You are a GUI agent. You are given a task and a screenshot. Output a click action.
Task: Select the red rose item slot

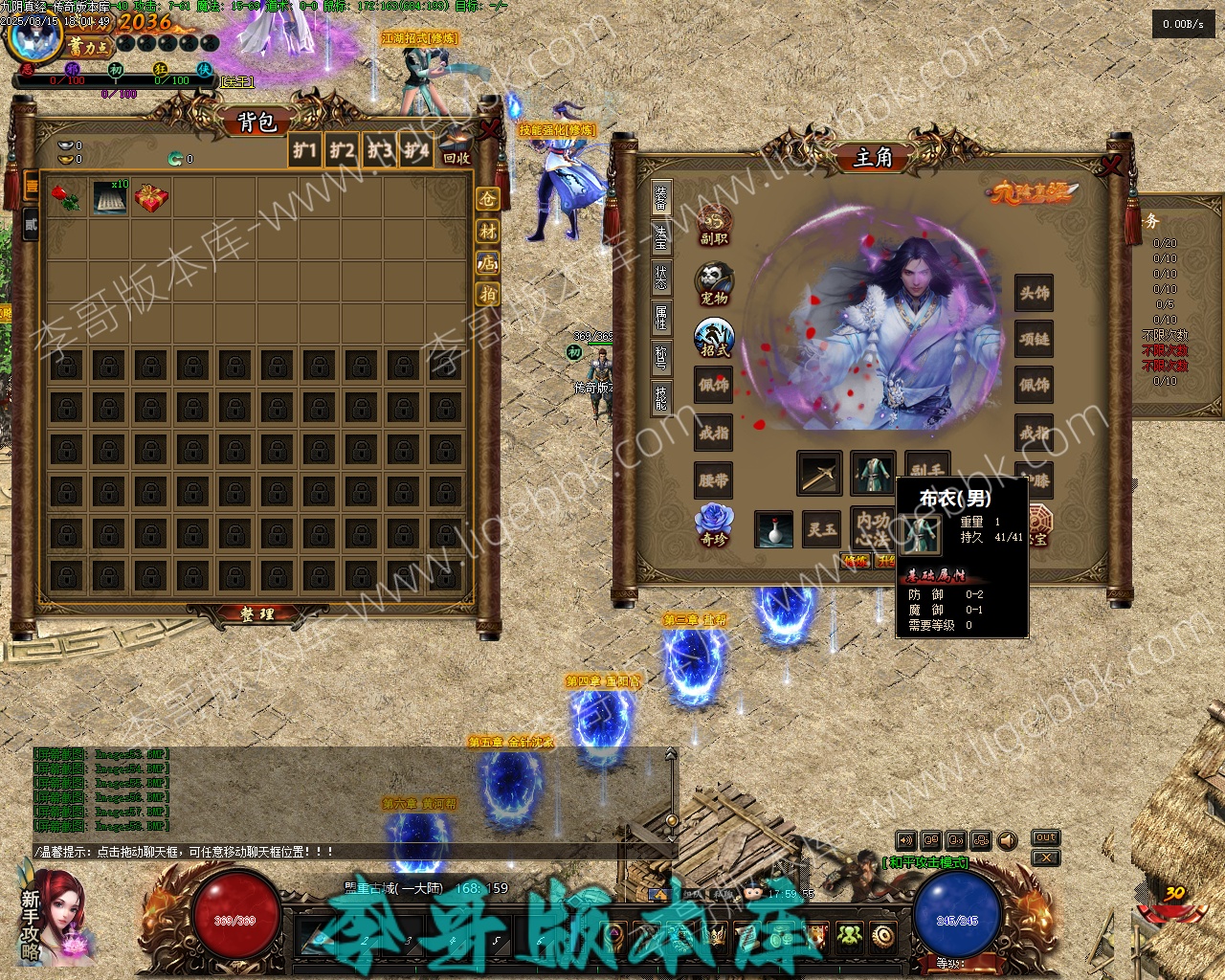(65, 197)
